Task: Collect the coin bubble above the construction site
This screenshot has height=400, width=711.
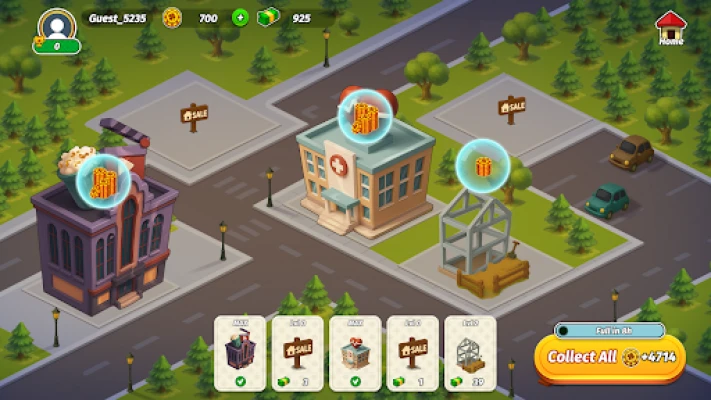Action: (x=483, y=166)
